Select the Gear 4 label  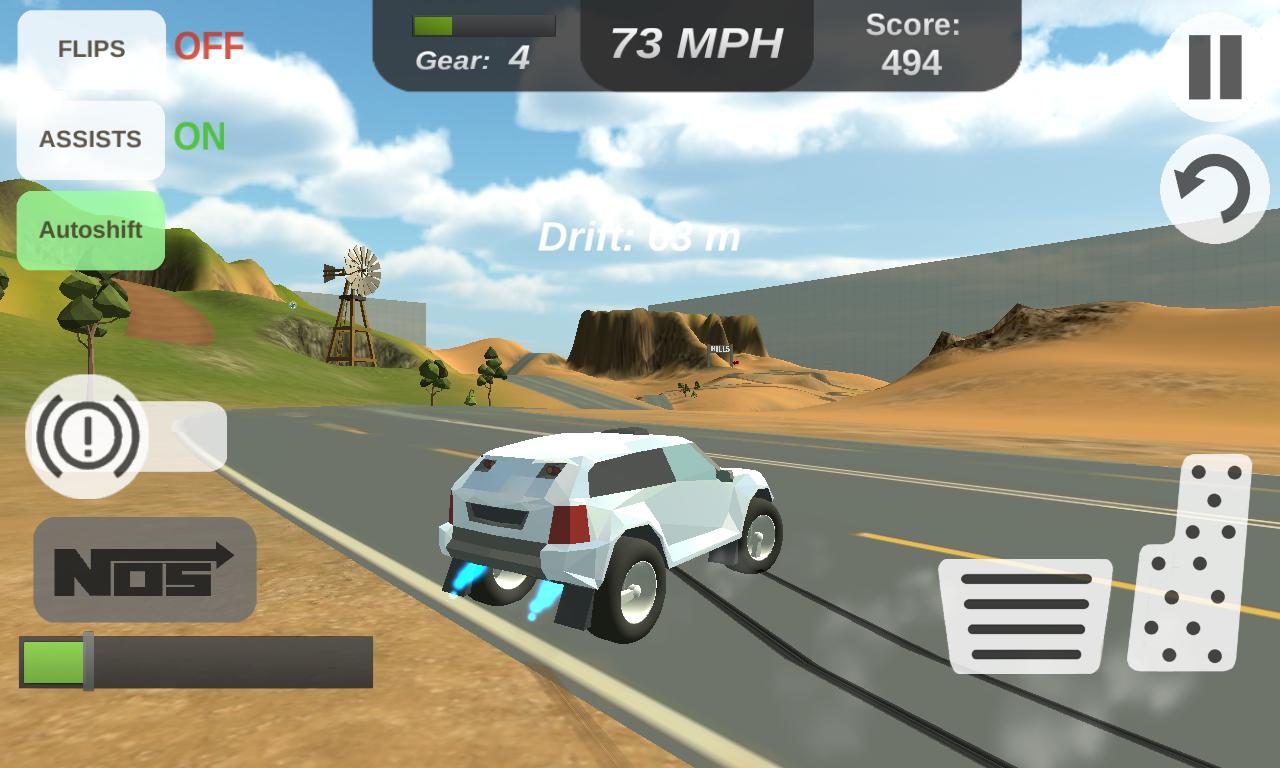coord(475,58)
